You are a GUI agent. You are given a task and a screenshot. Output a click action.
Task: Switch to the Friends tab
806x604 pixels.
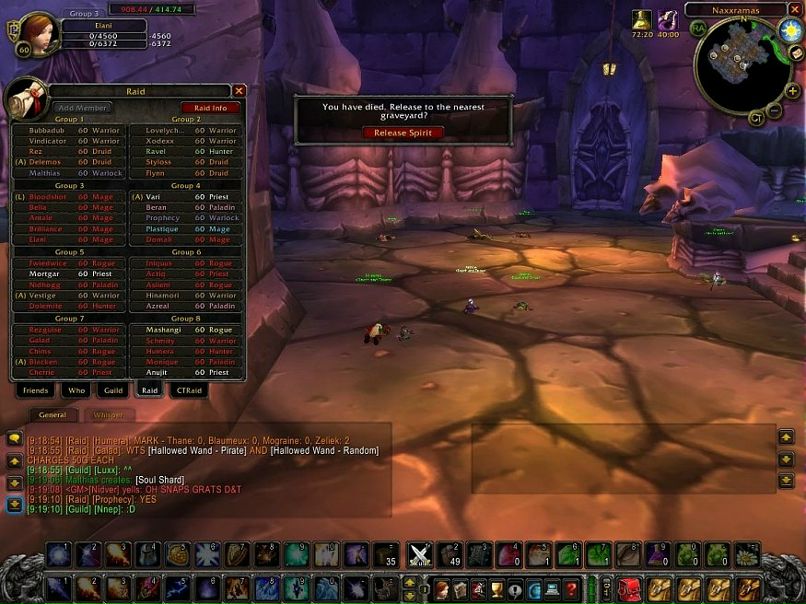coord(36,390)
